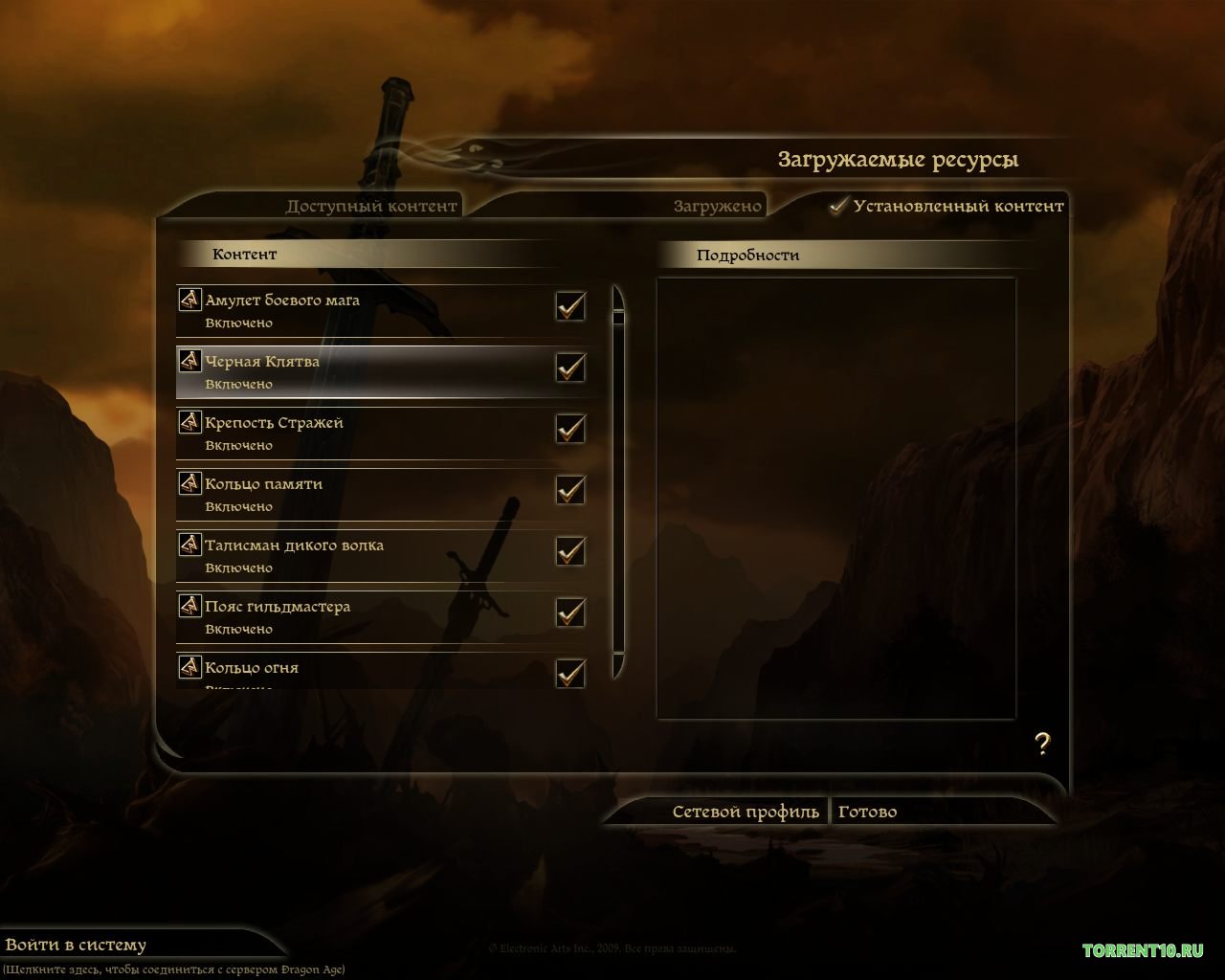Open the Загружено tab

coord(718,206)
